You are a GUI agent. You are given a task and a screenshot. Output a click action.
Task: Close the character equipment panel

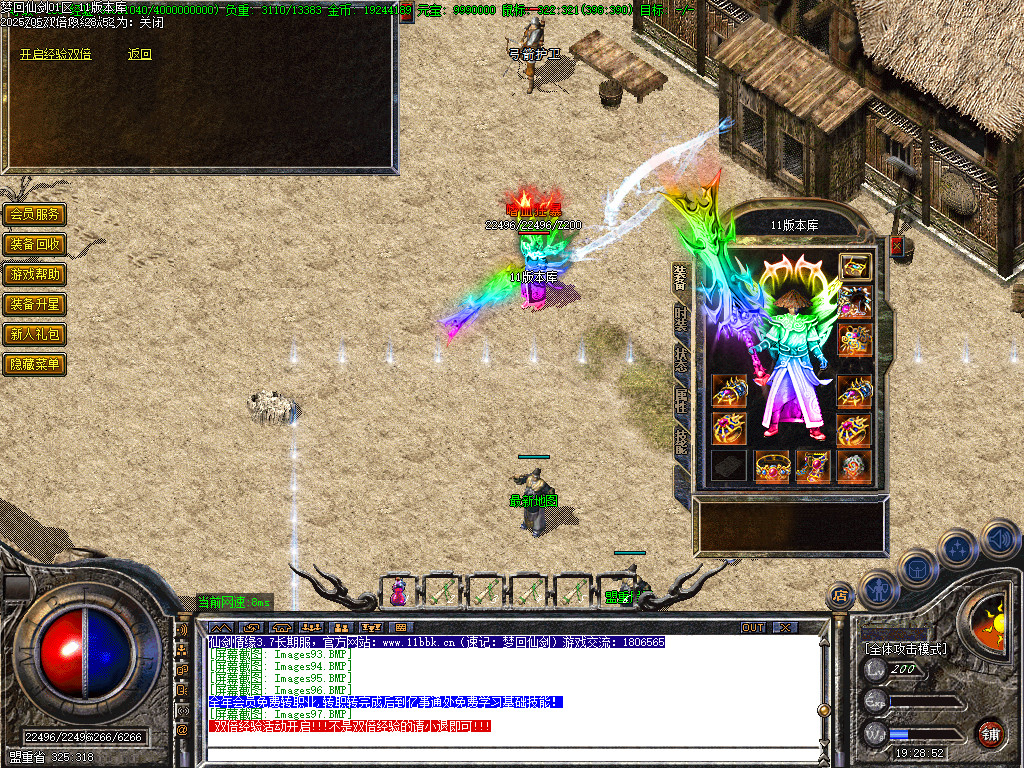[897, 245]
